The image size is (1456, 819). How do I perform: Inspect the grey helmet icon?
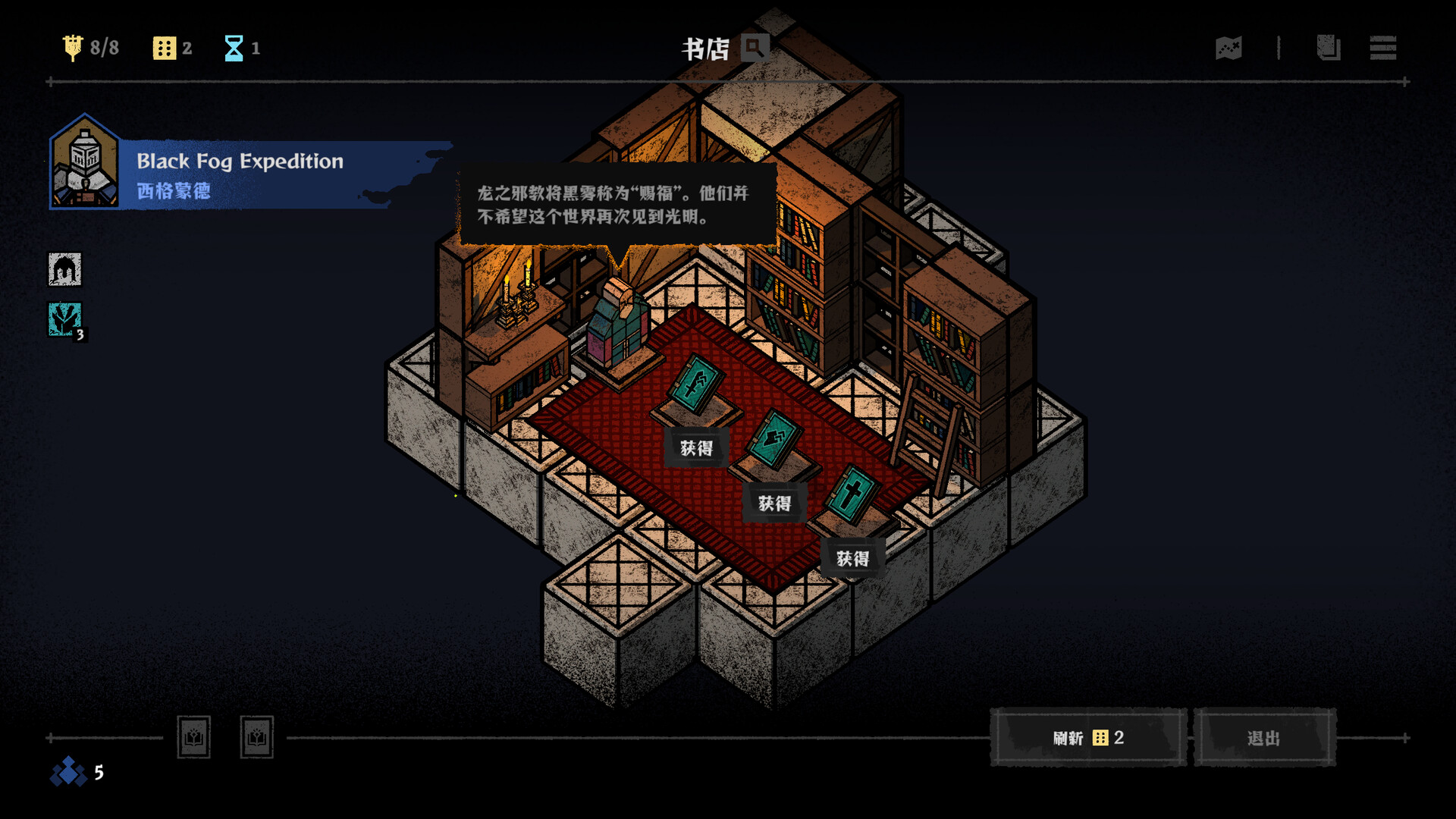coord(65,269)
